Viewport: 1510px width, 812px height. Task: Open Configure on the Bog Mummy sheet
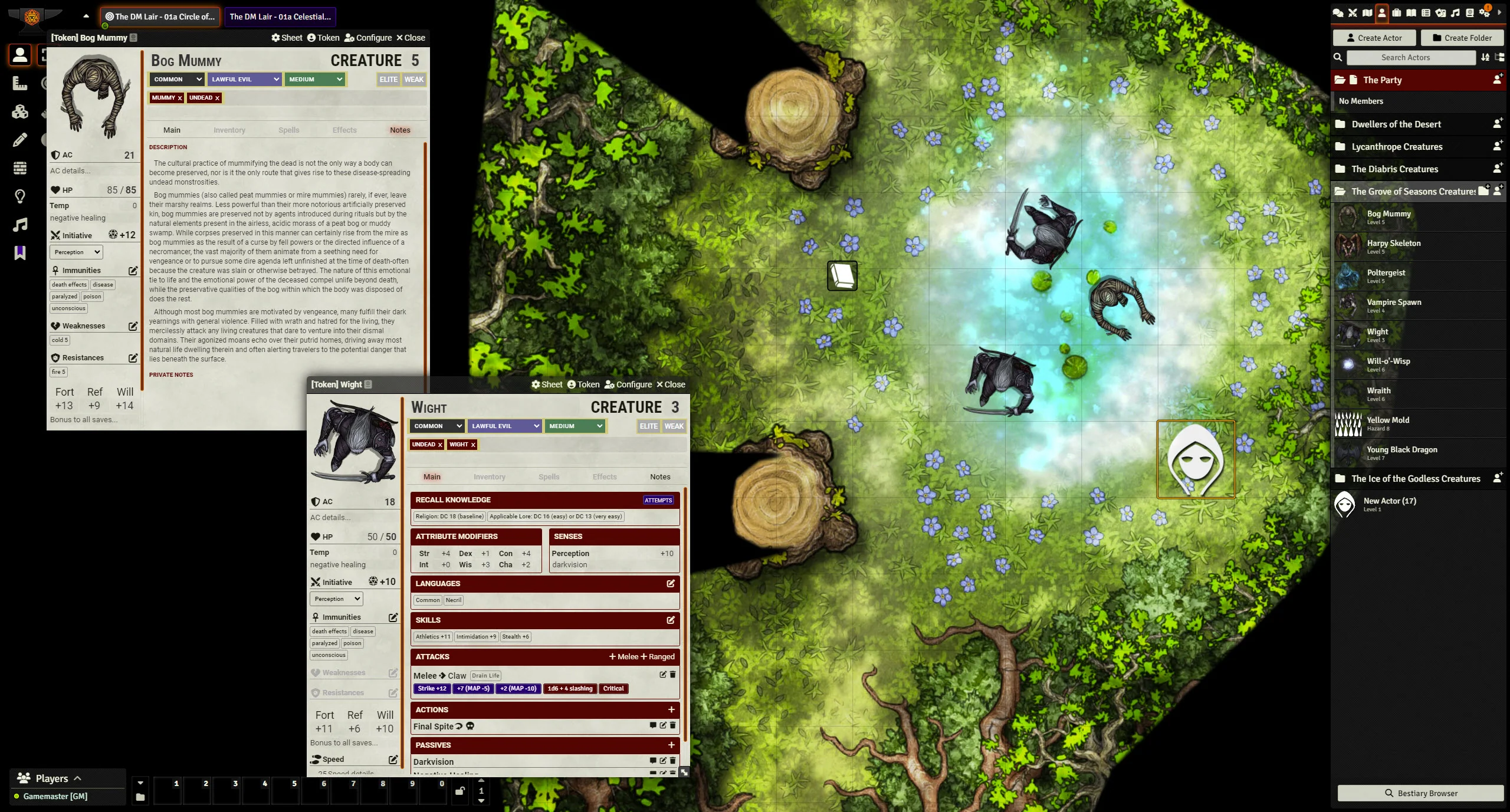[368, 38]
